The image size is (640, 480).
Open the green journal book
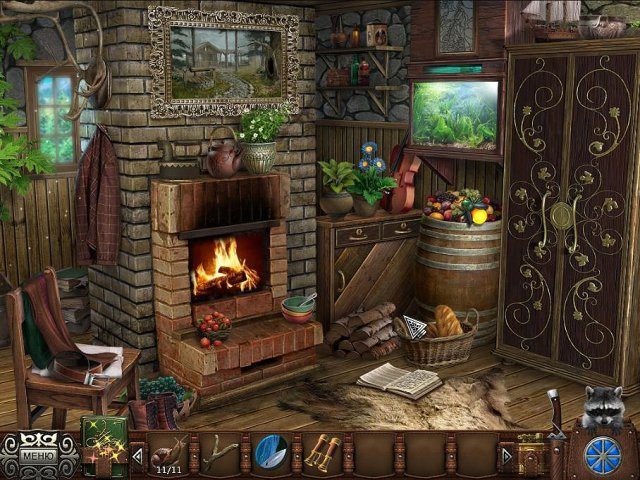coord(102,447)
